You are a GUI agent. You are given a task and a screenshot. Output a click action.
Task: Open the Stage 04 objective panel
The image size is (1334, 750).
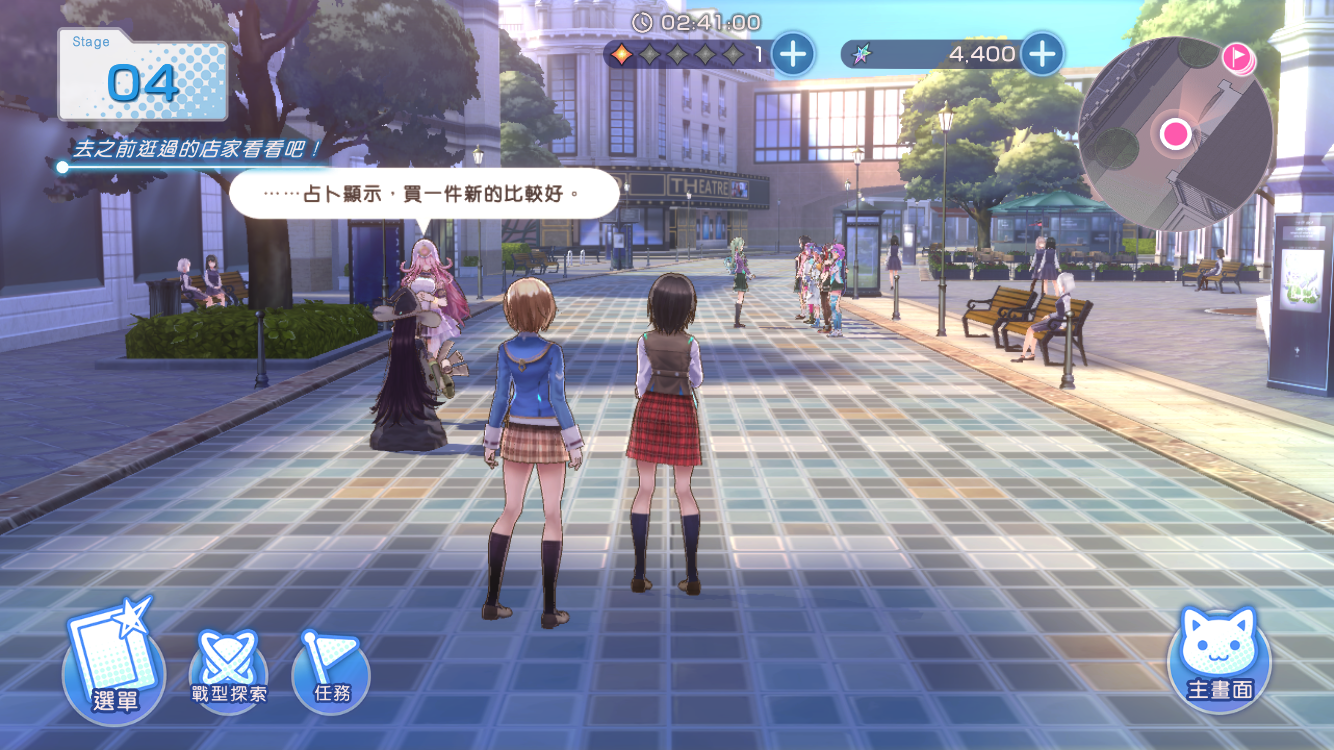point(143,77)
